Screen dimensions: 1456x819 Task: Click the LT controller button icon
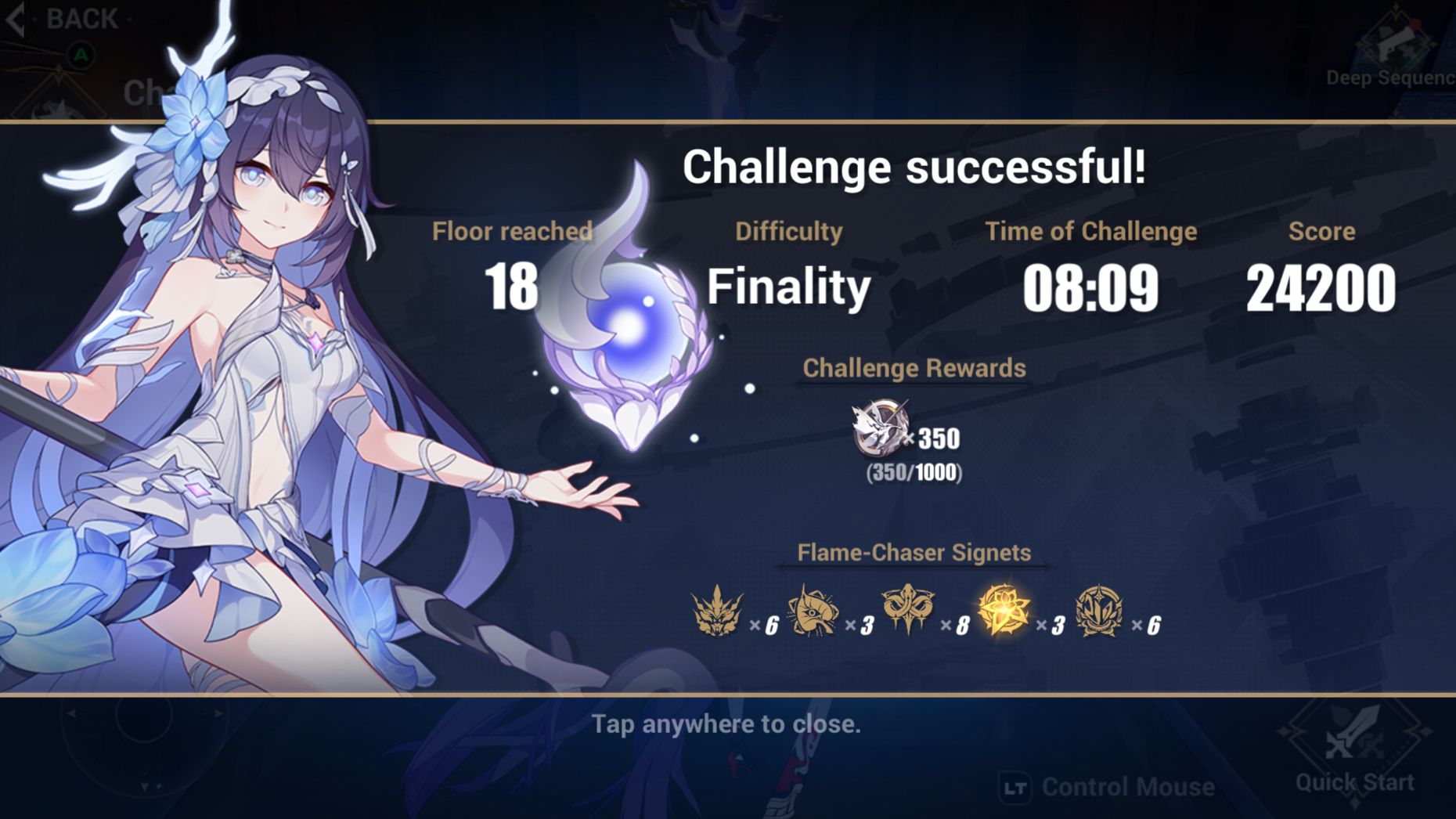1016,786
